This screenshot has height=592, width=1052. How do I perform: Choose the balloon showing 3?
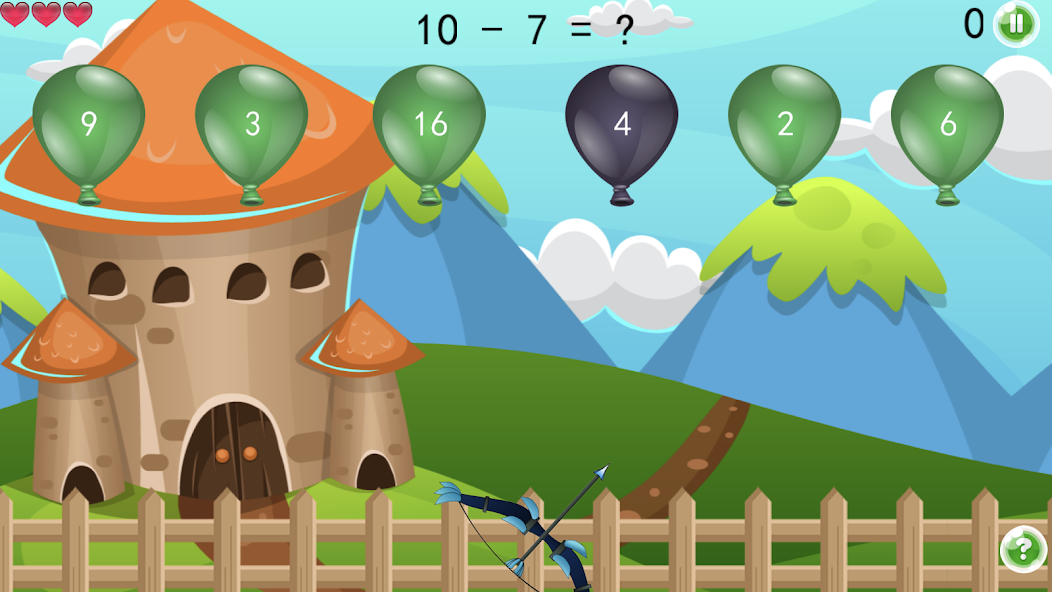(x=252, y=123)
